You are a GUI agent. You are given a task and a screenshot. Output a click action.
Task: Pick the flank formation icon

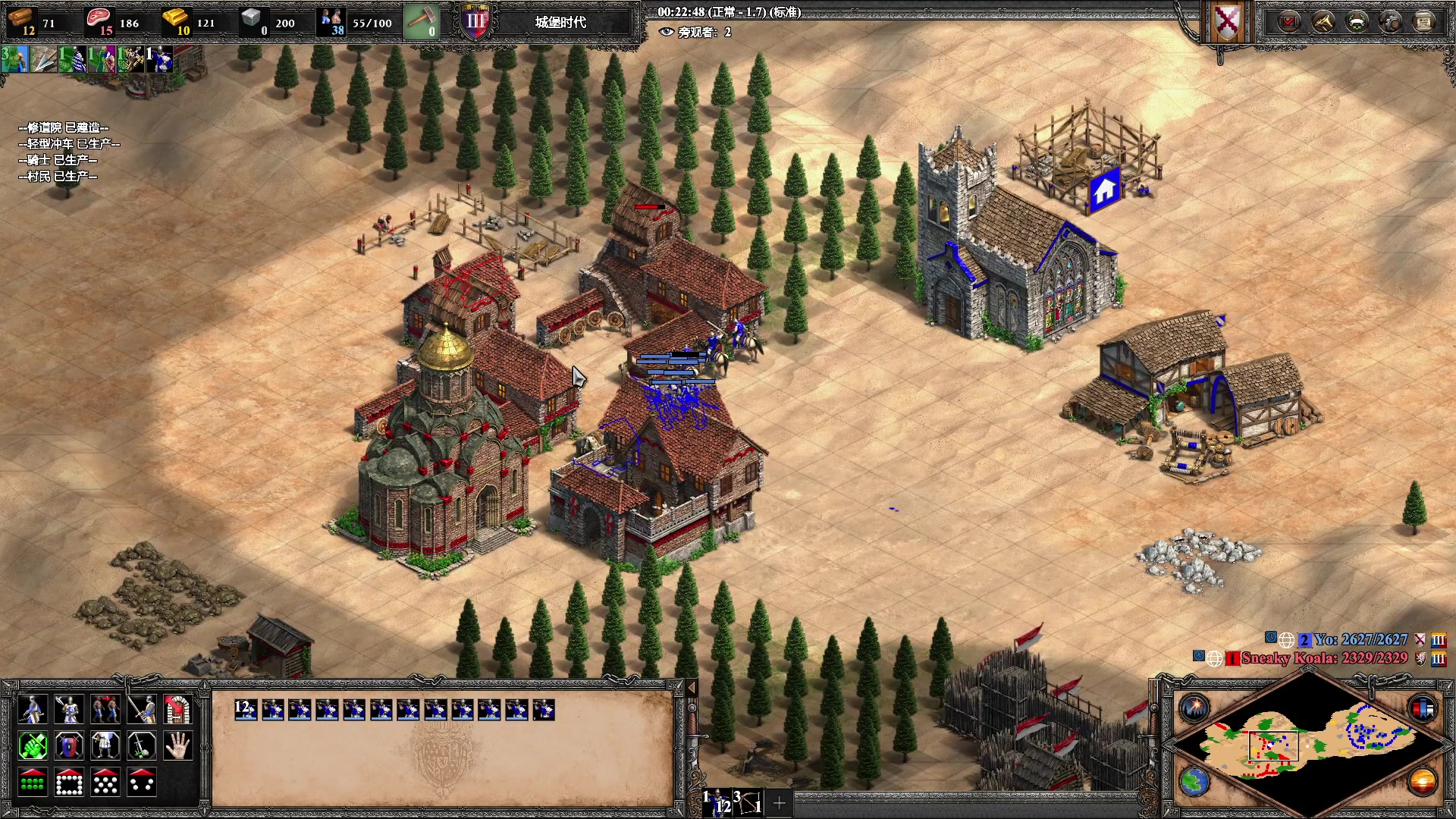coord(142,783)
